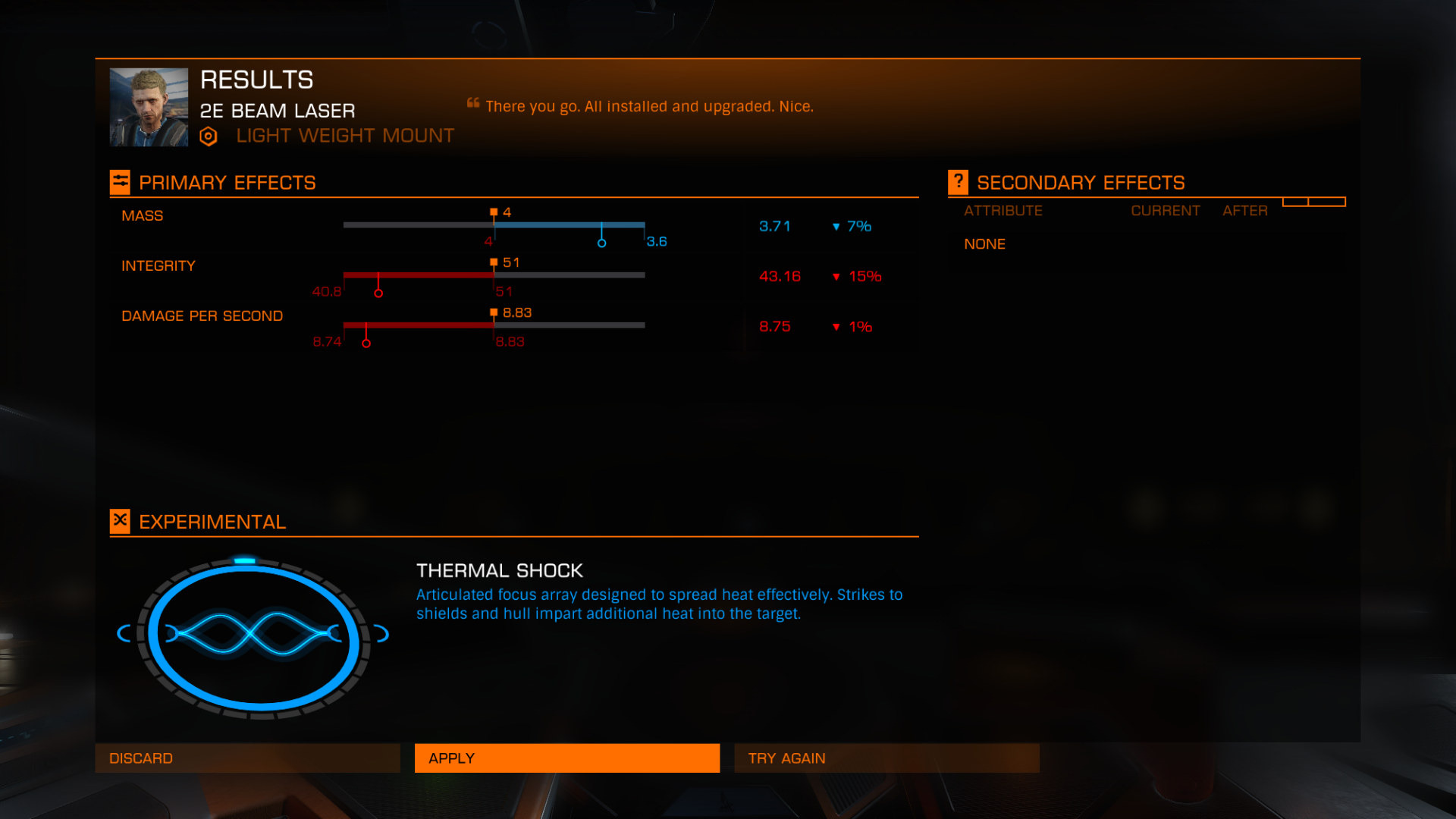
Task: Select the Thermal Shock experimental effect emblem
Action: pyautogui.click(x=253, y=635)
